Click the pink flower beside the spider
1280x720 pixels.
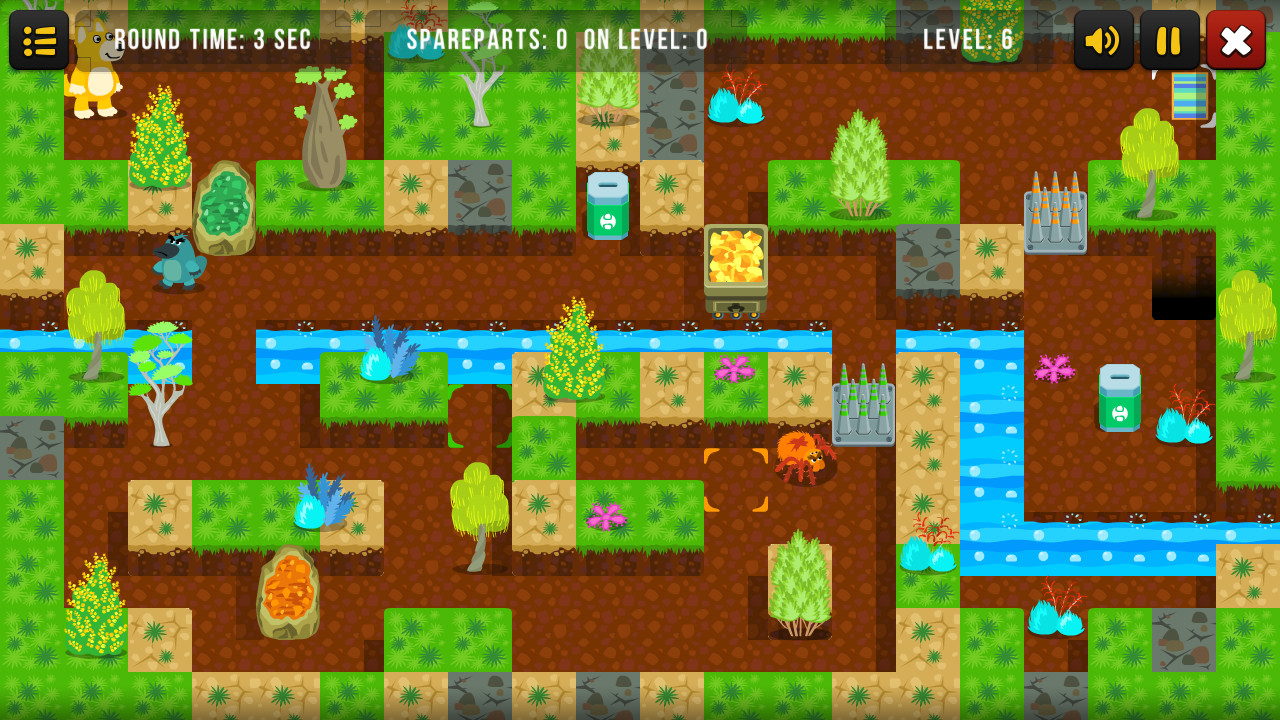point(737,370)
